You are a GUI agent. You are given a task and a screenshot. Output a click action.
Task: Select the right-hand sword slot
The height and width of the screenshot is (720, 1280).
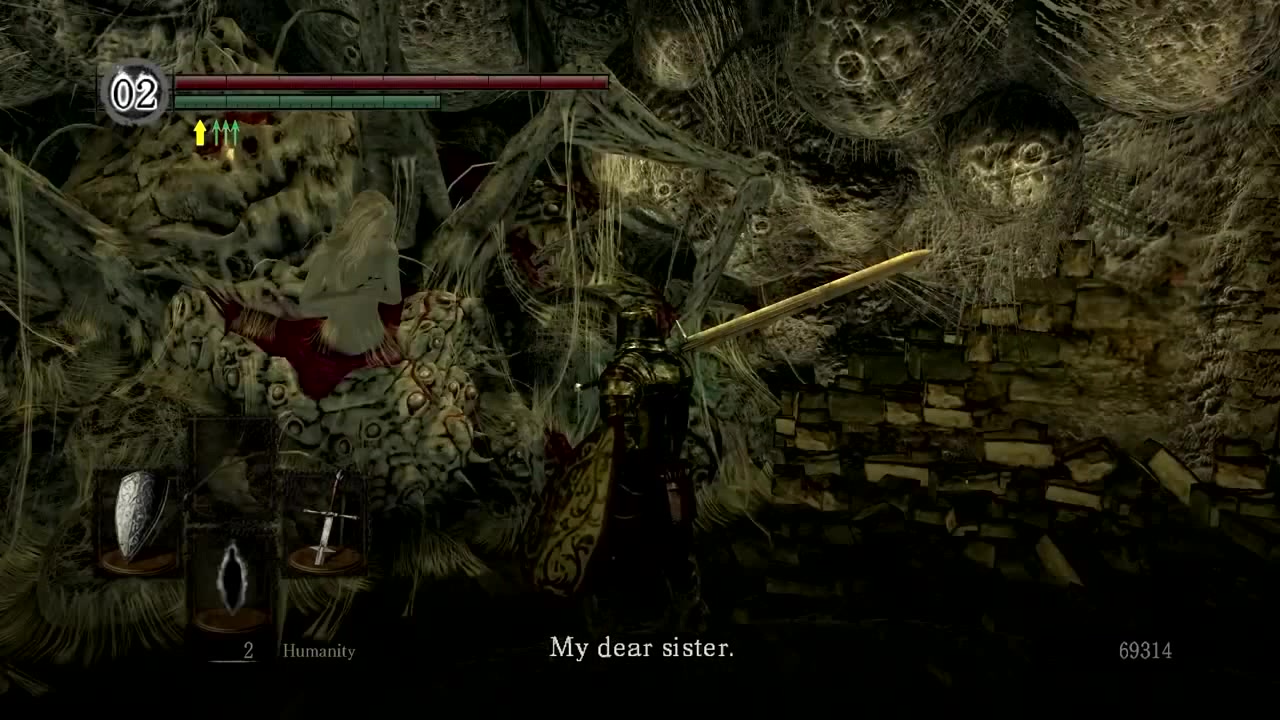point(325,520)
